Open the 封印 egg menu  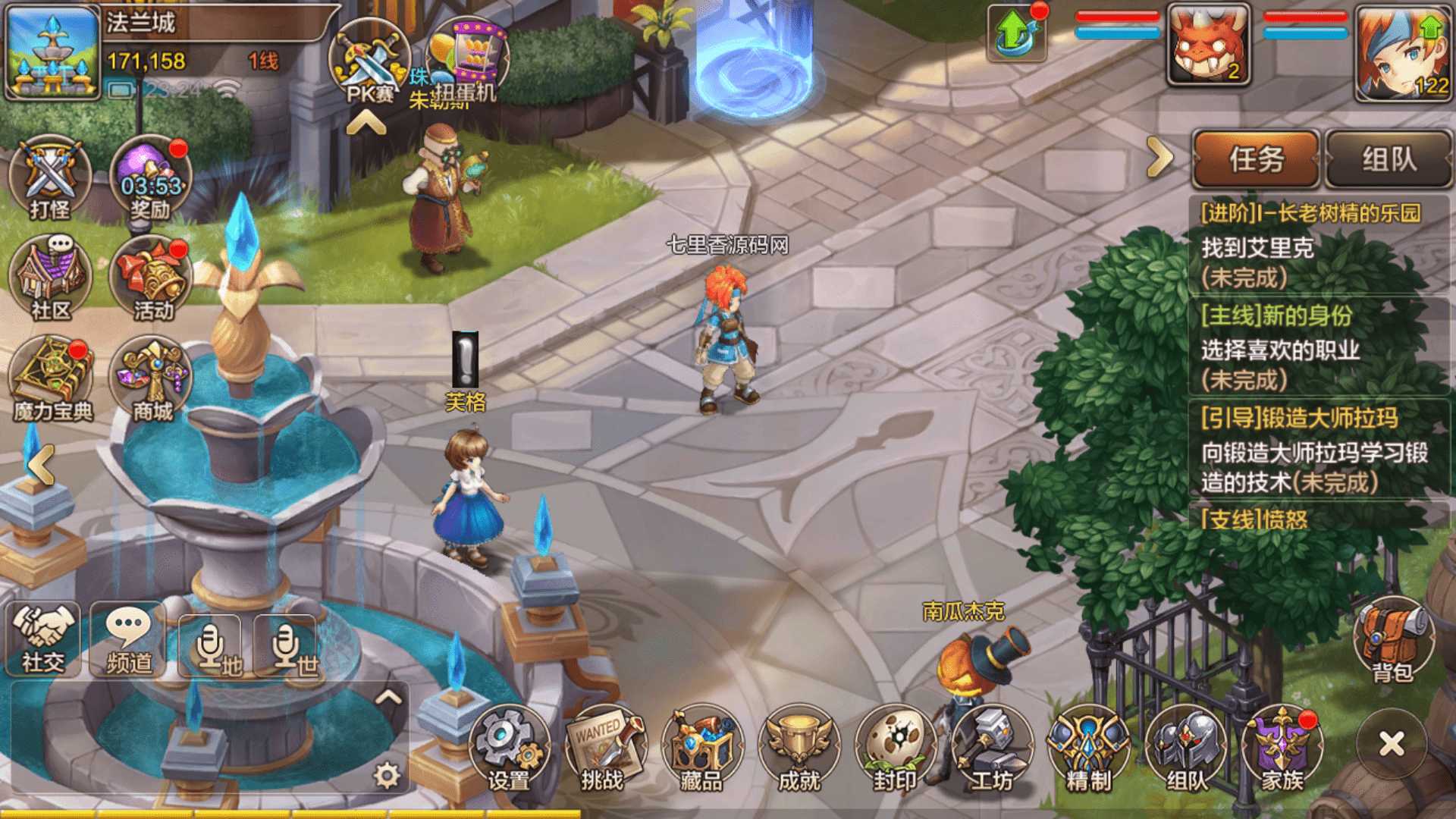[x=896, y=748]
